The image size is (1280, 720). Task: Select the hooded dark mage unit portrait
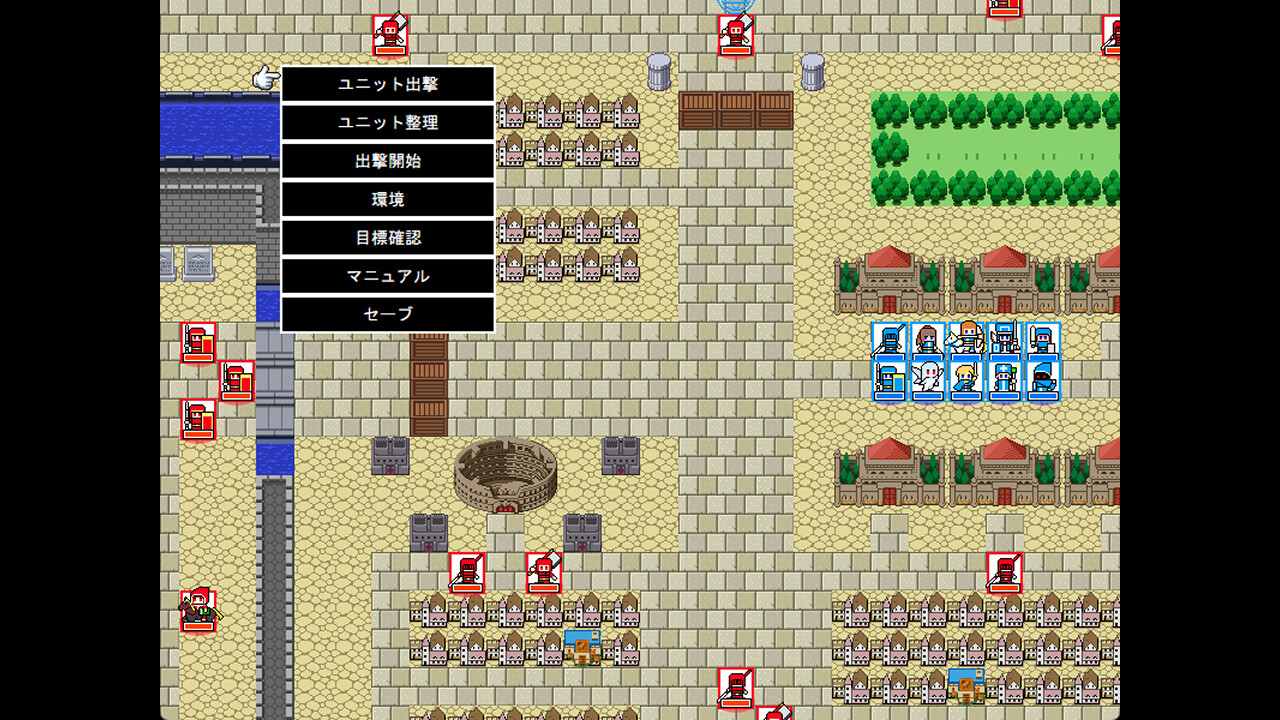click(1043, 380)
